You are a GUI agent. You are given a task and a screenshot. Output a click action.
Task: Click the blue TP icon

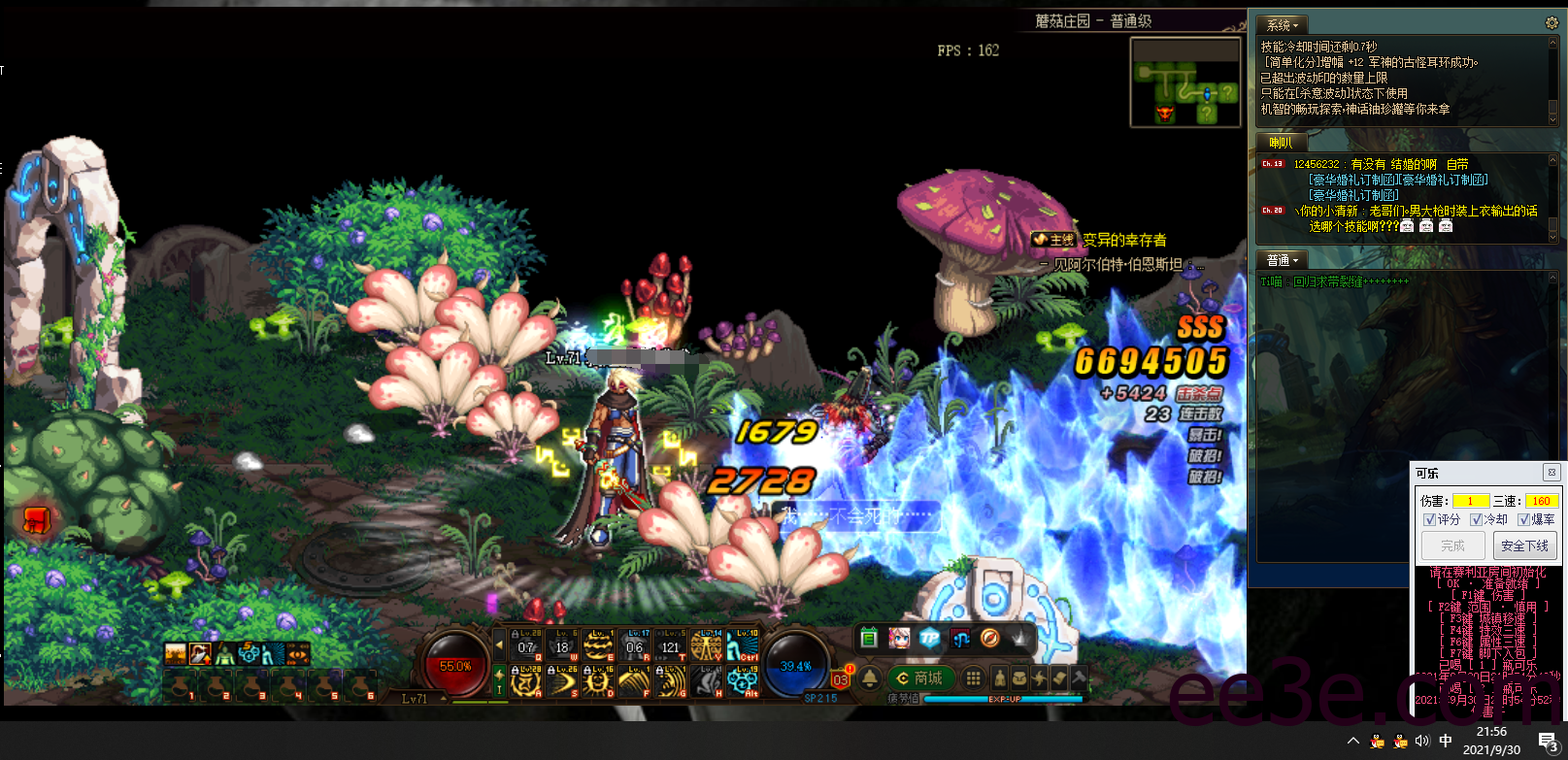tap(930, 638)
